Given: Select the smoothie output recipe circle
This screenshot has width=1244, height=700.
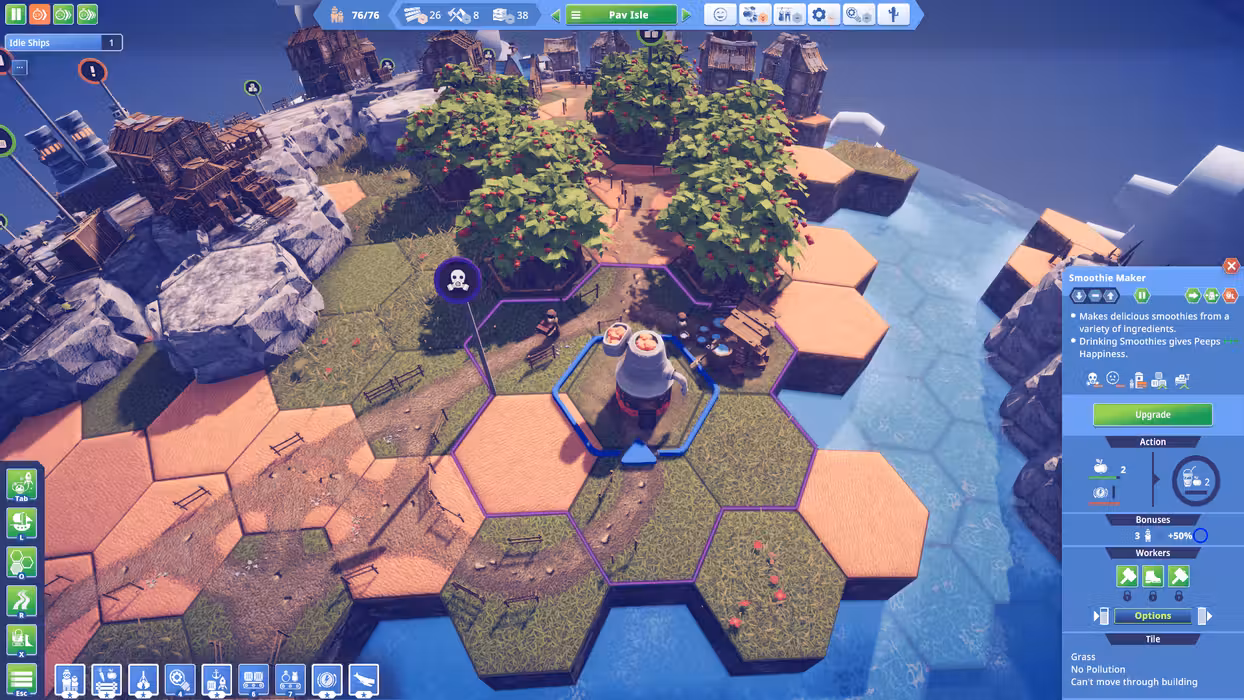Looking at the screenshot, I should (1195, 481).
